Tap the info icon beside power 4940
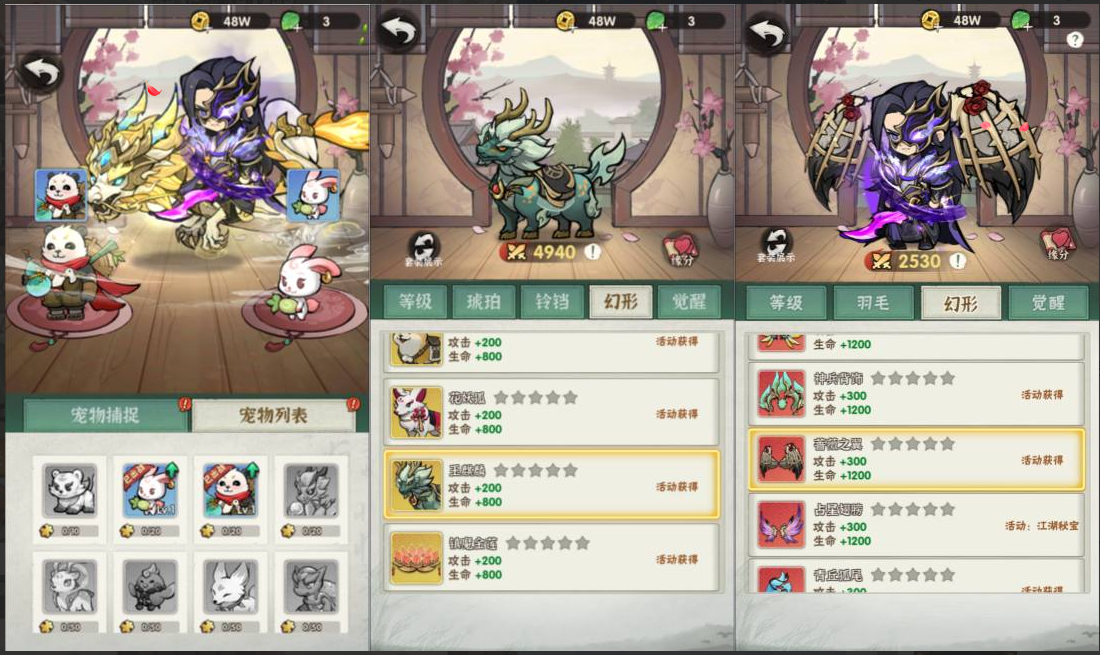1100x655 pixels. click(x=593, y=252)
